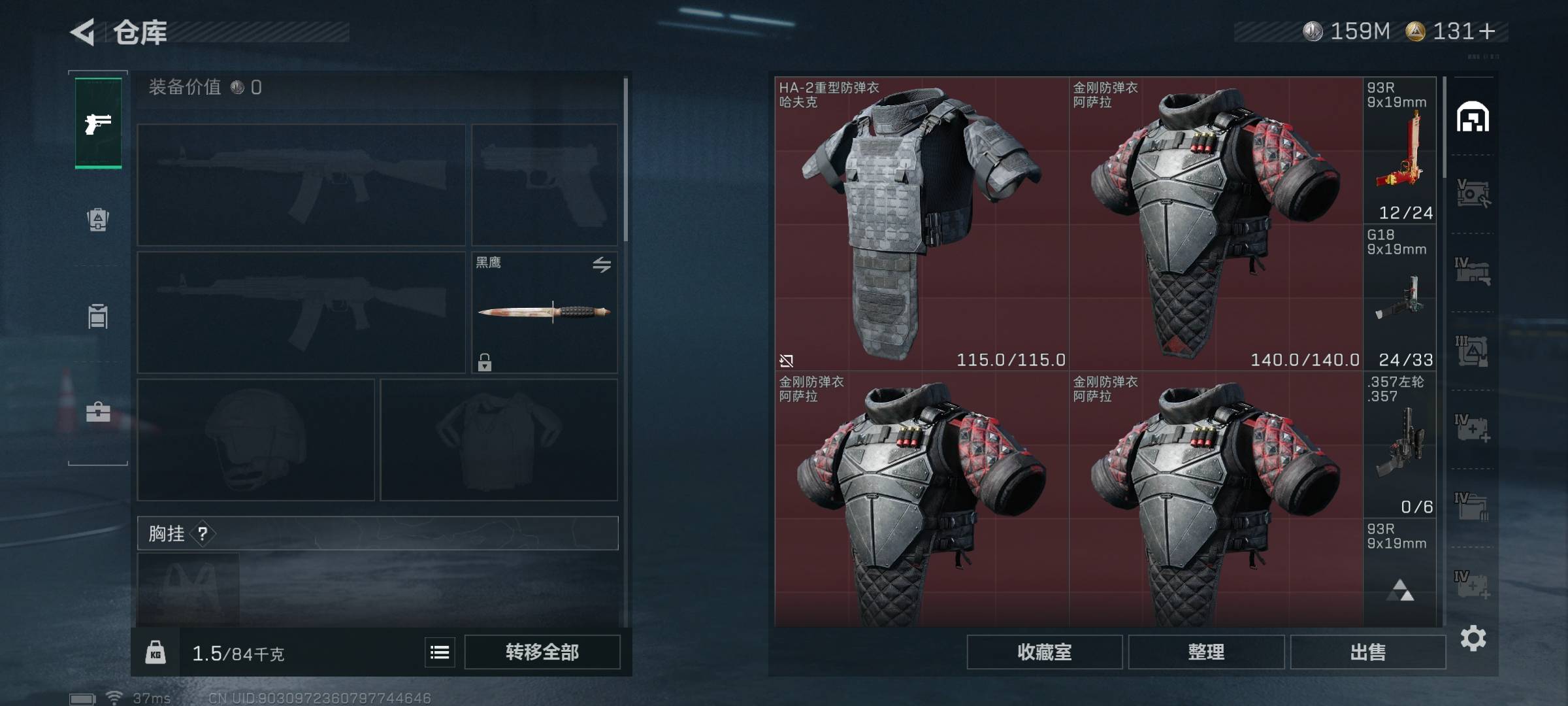The image size is (1568, 706).
Task: Pick the red 93R pistol with 12/24 ammo
Action: pos(1399,150)
